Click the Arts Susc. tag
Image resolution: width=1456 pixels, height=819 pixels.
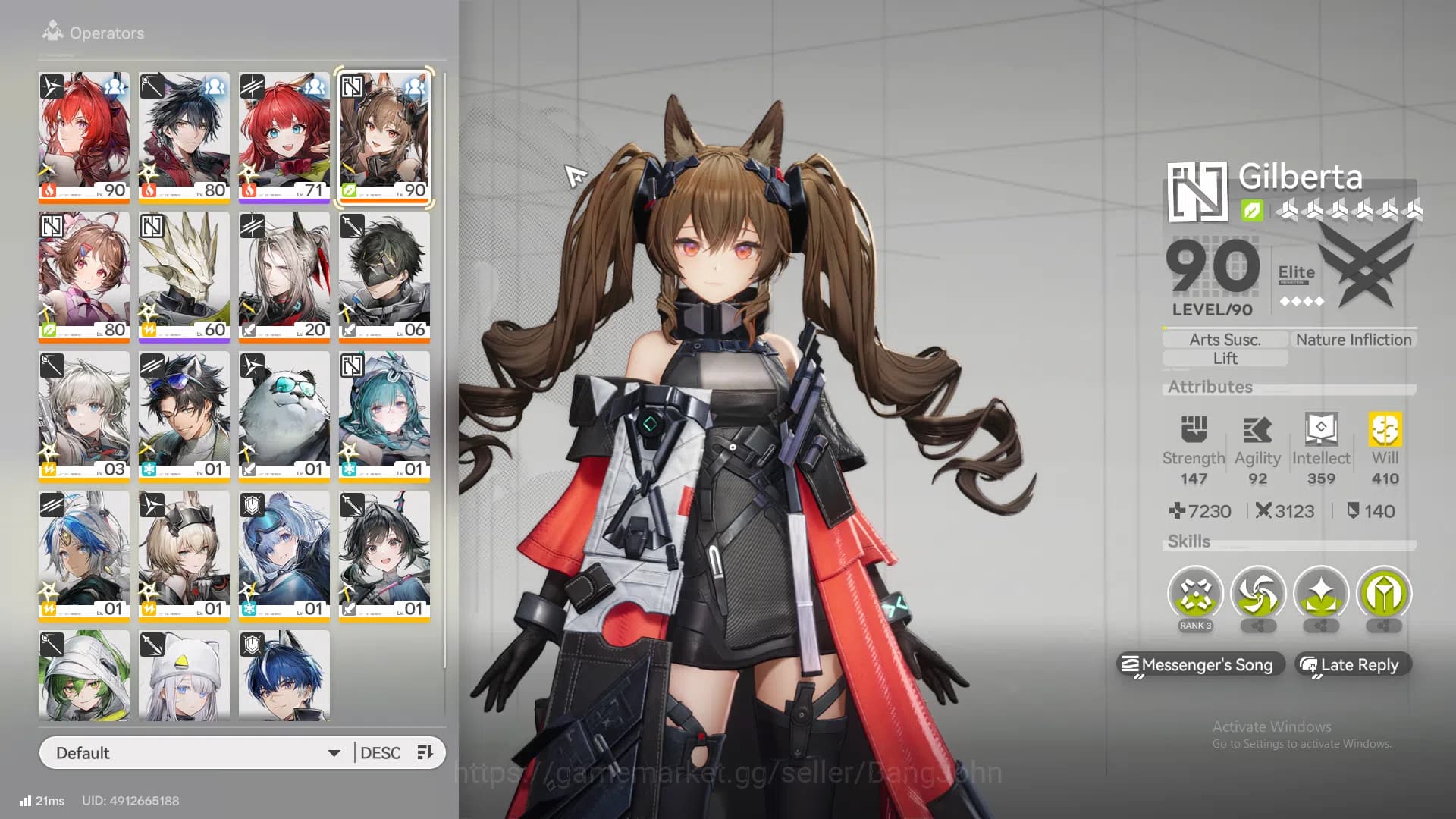1224,339
